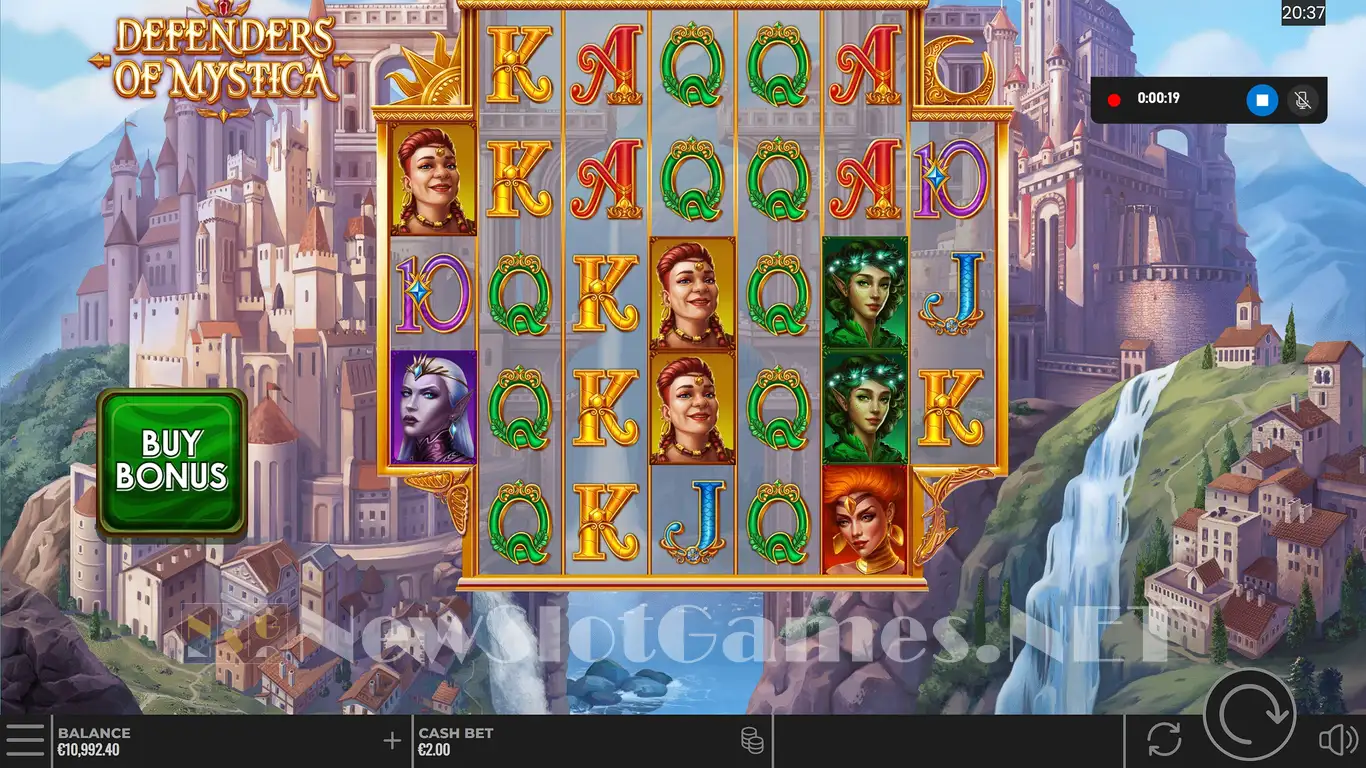Image resolution: width=1366 pixels, height=768 pixels.
Task: Activate the autoplay looping arrows button
Action: tap(1164, 740)
